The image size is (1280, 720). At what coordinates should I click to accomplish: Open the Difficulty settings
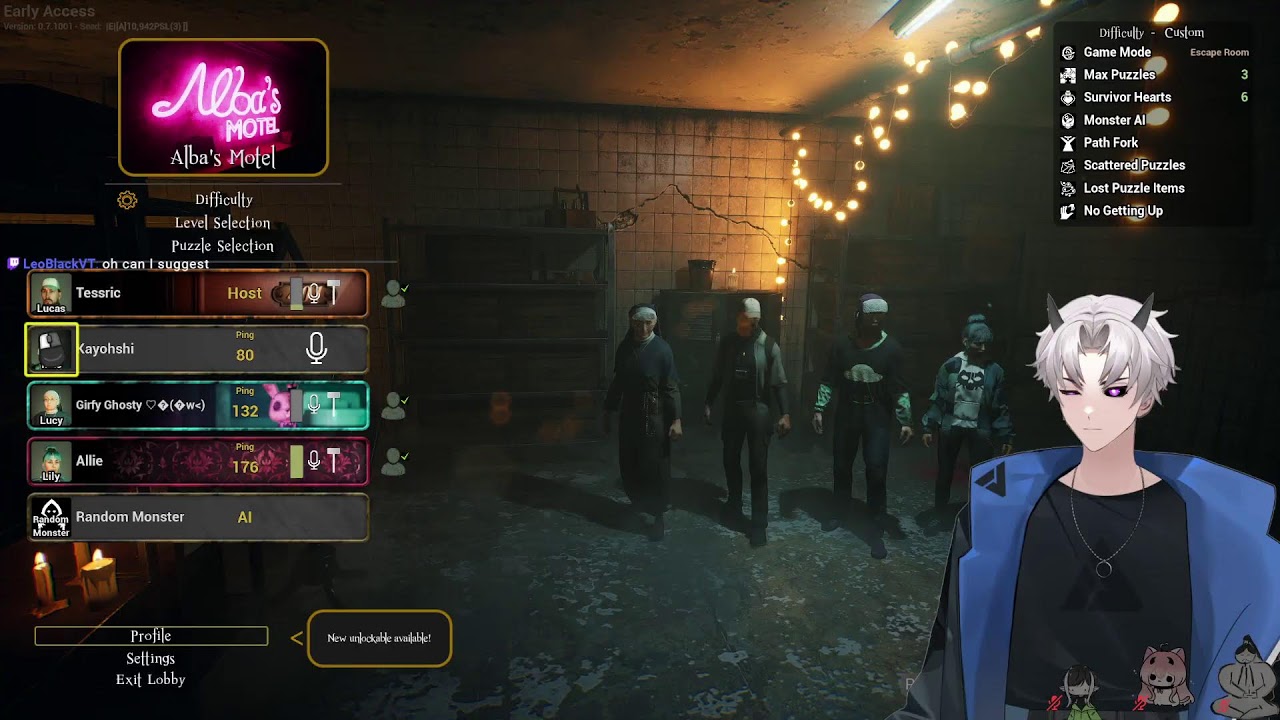(224, 200)
